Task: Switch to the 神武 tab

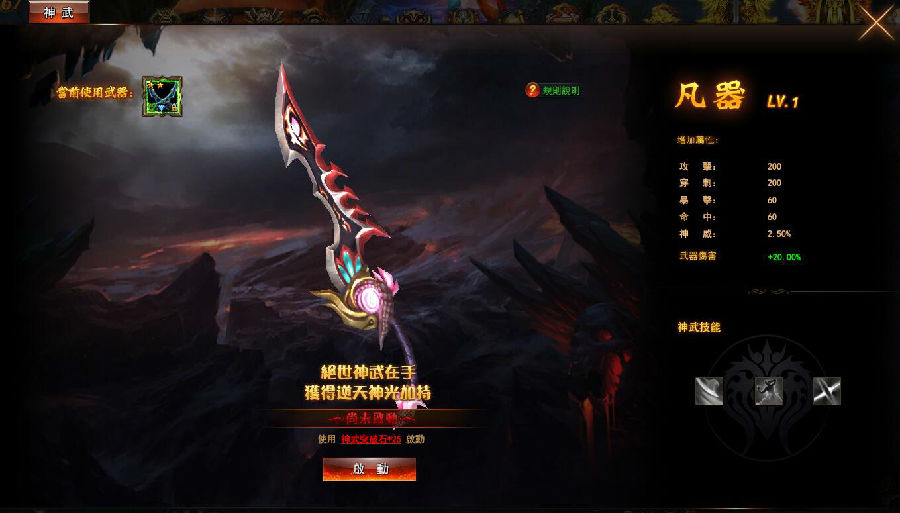Action: pyautogui.click(x=59, y=12)
